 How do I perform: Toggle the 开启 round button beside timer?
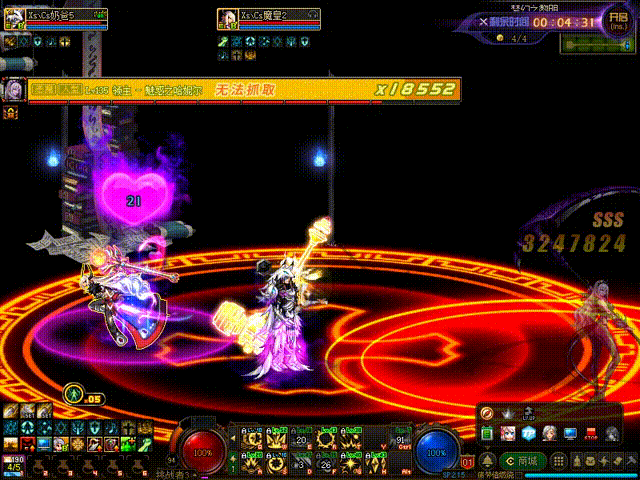coord(617,21)
